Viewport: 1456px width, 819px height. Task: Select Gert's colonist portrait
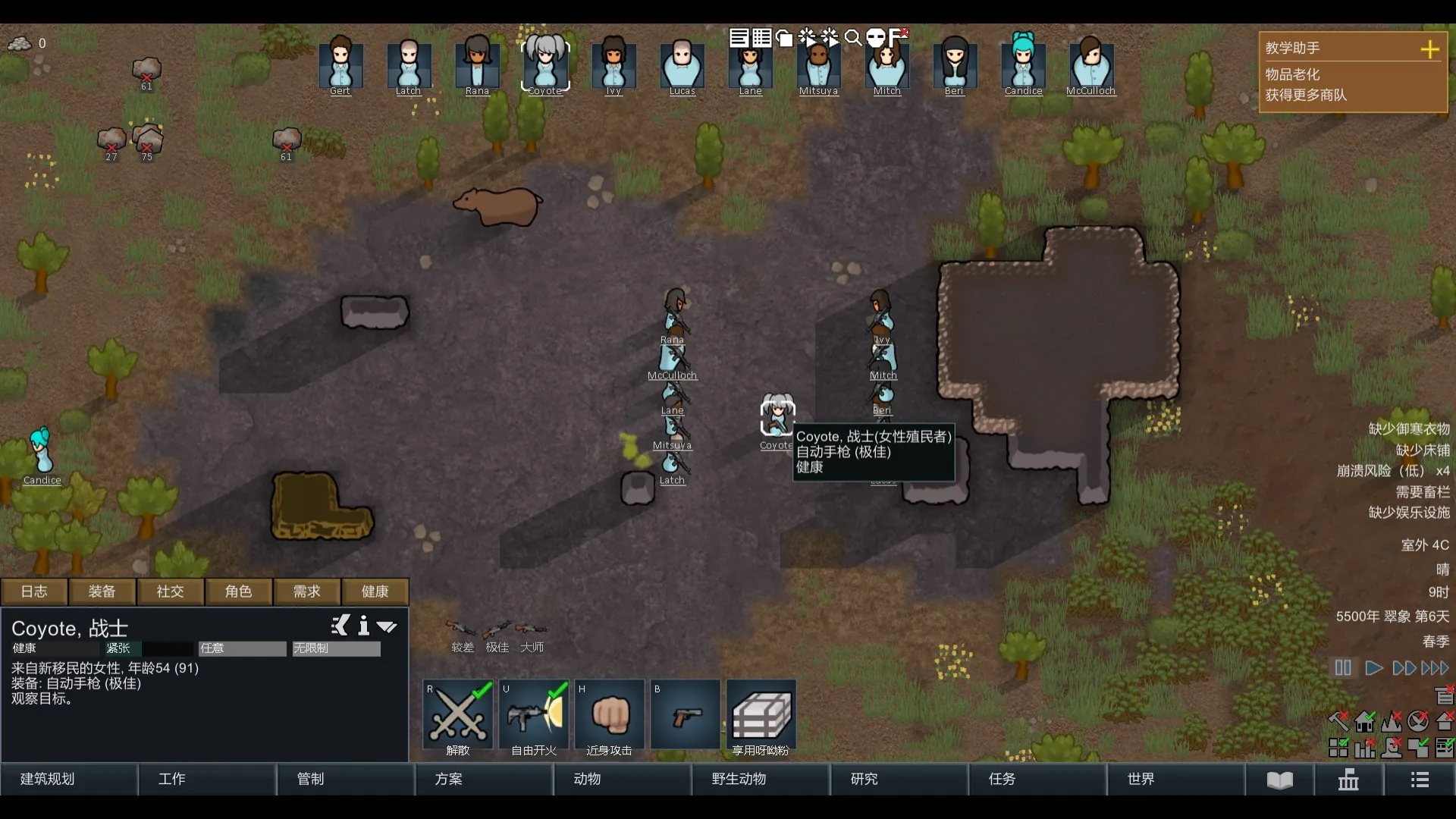point(340,64)
